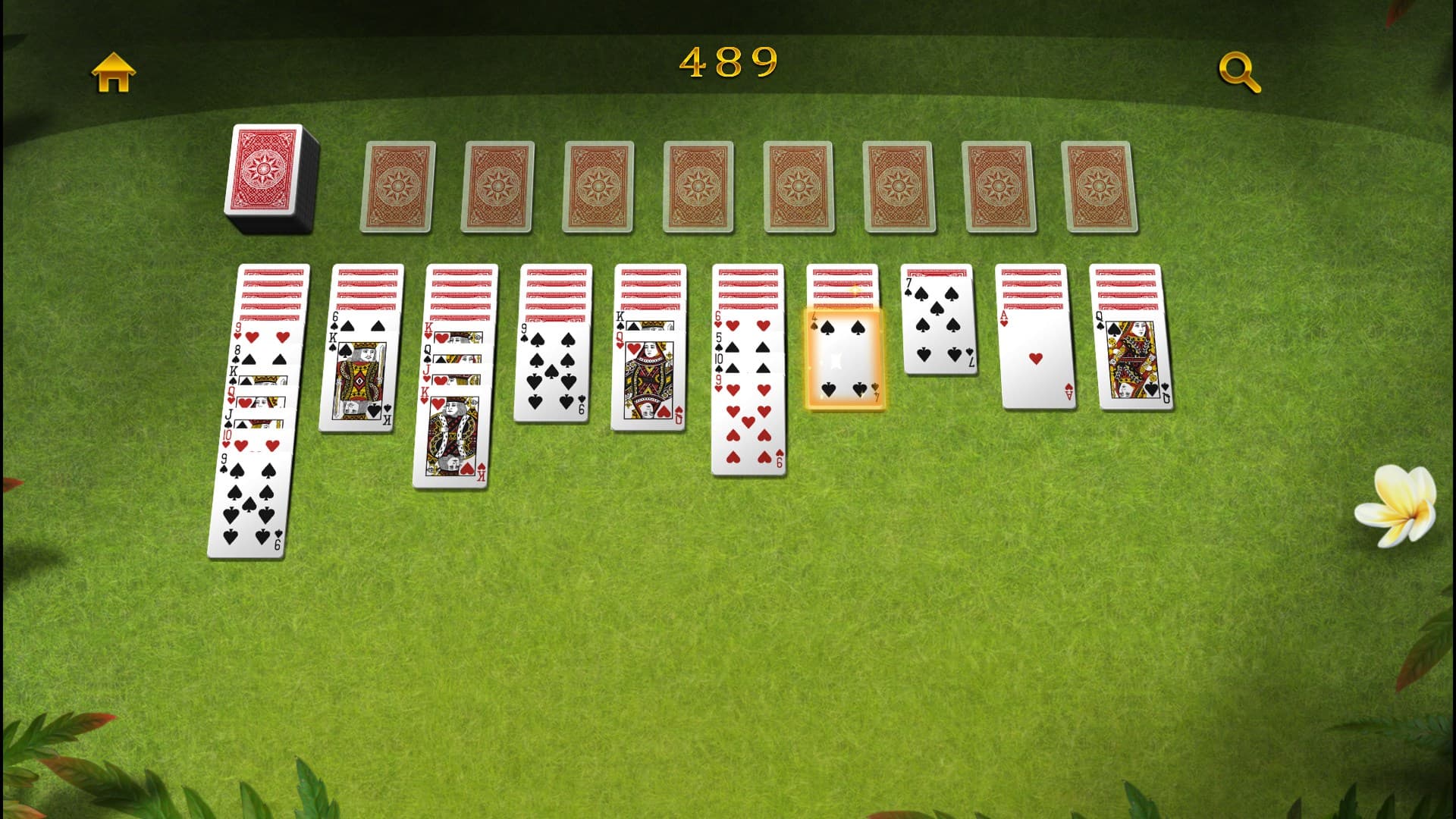The width and height of the screenshot is (1456, 819).
Task: Click the score display showing 489
Action: [x=726, y=64]
